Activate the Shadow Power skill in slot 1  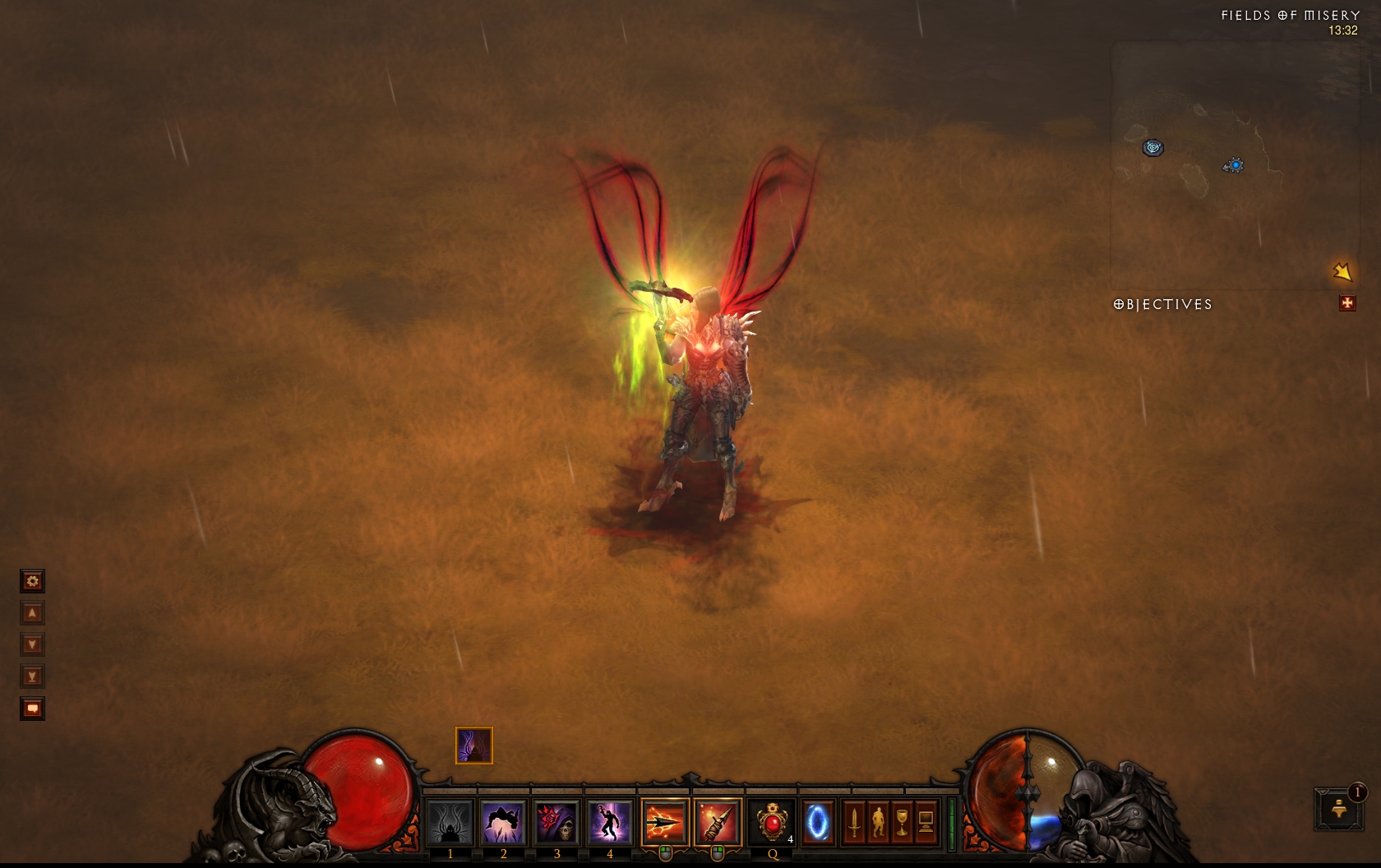tap(450, 821)
